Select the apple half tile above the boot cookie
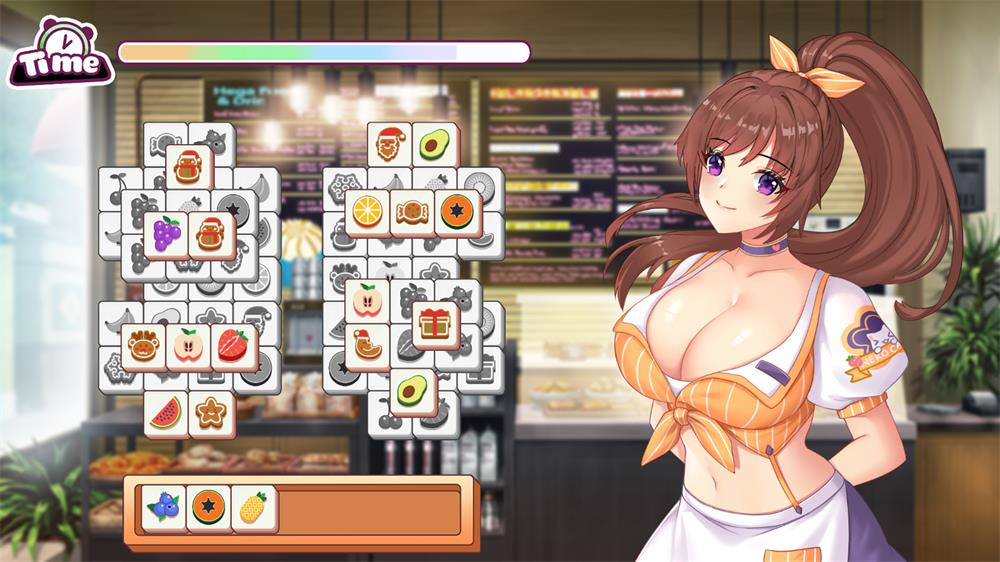 (367, 302)
